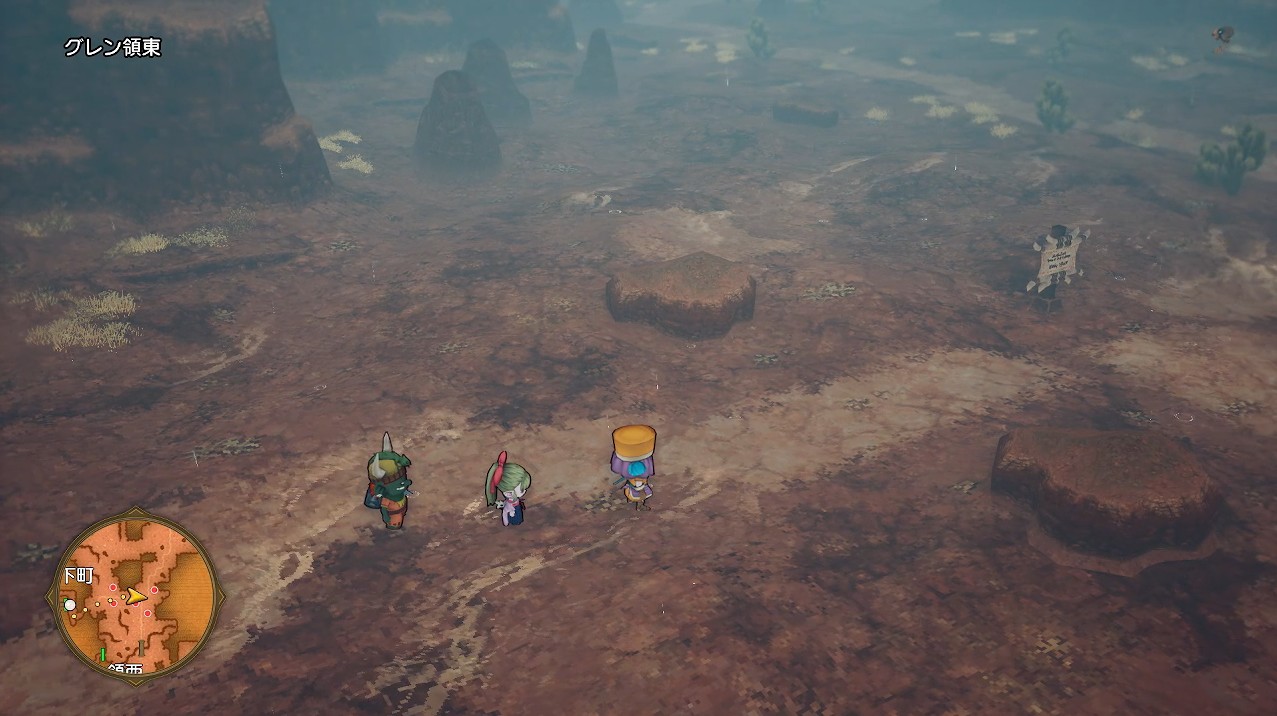Open the circular minimap
Screen dimensions: 1277x716
coord(135,596)
